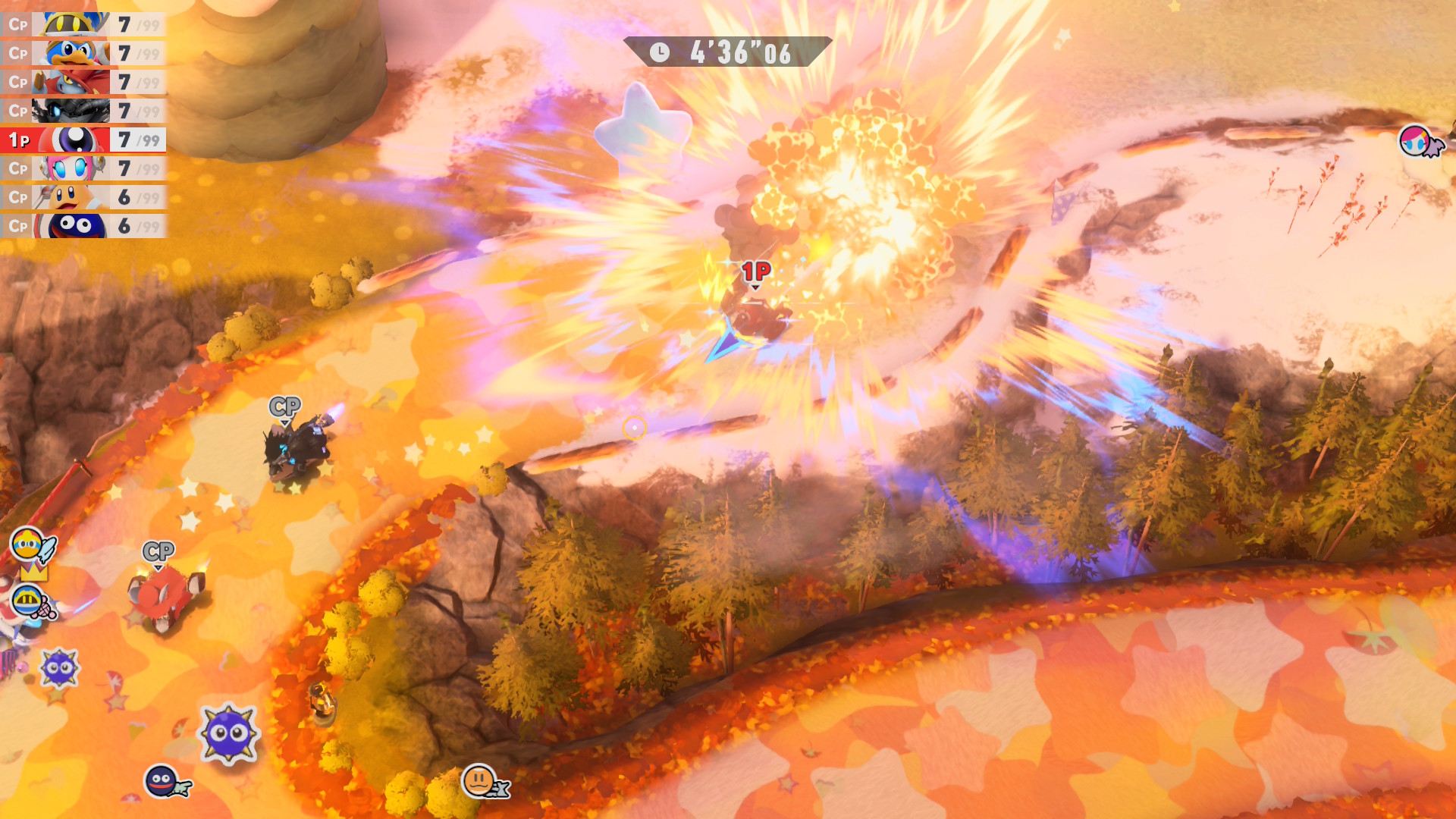Choose Susie's row in the ranking list
This screenshot has height=819, width=1456.
point(83,168)
